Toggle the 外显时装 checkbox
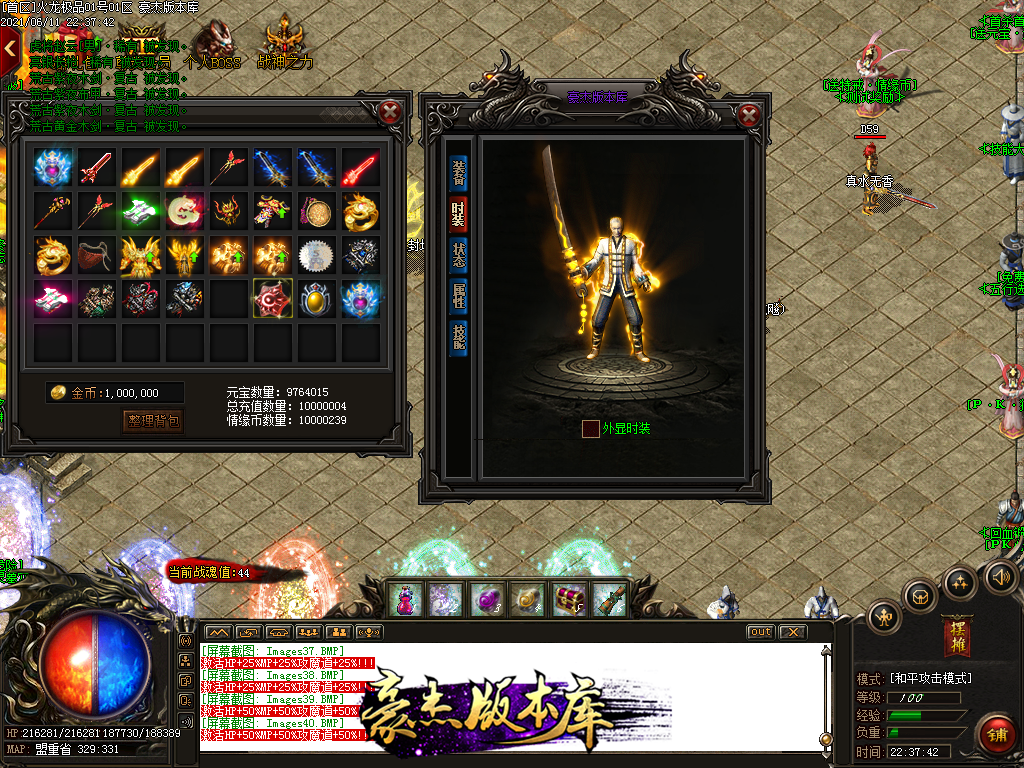 coord(591,429)
